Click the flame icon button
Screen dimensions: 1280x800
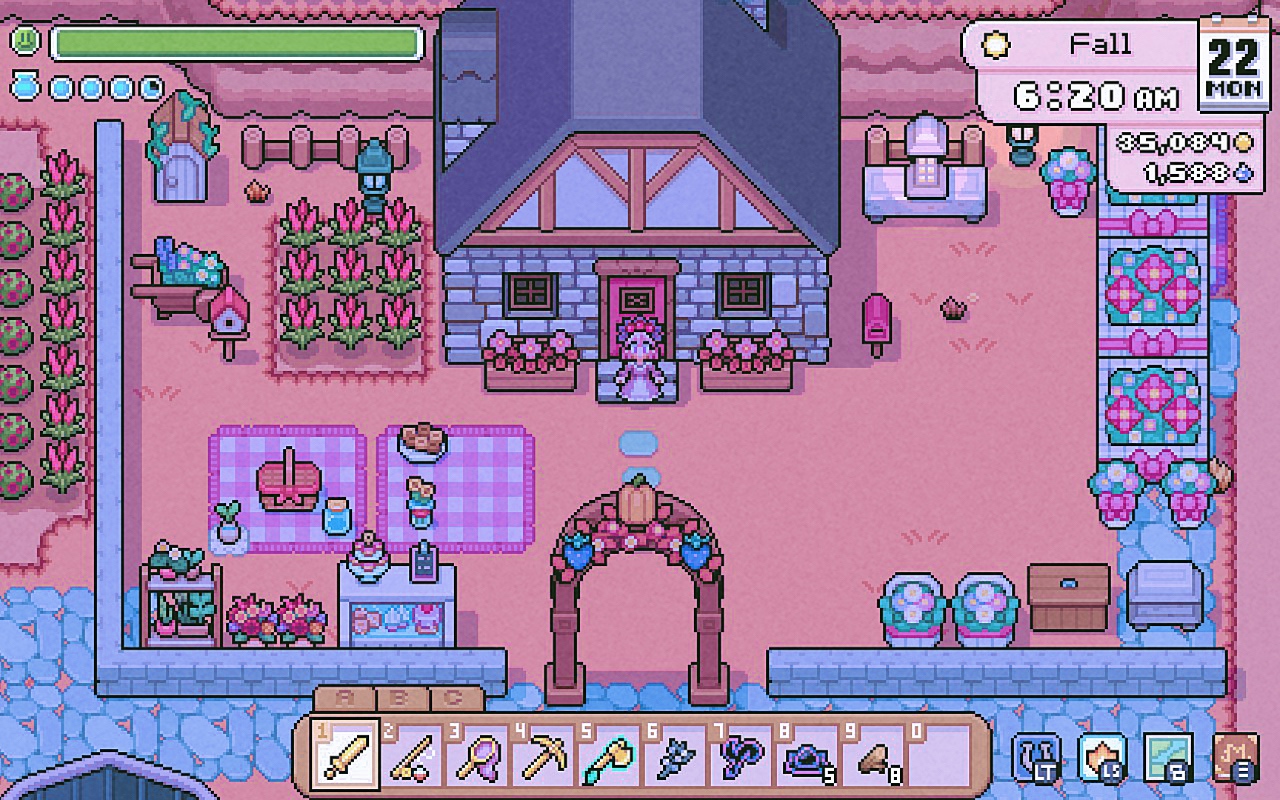(1101, 757)
